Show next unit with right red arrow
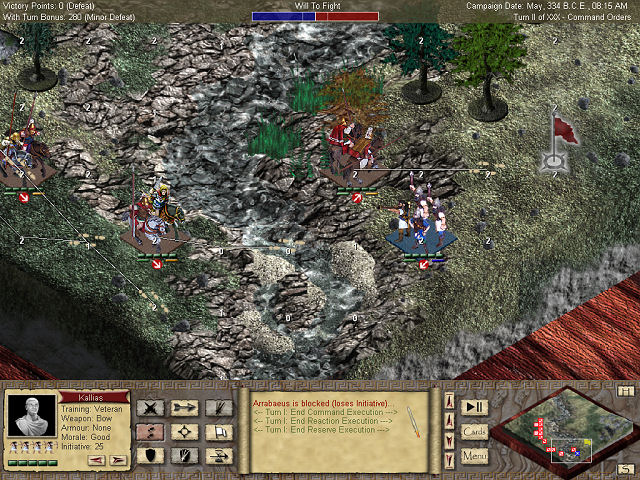640x480 pixels. click(117, 460)
